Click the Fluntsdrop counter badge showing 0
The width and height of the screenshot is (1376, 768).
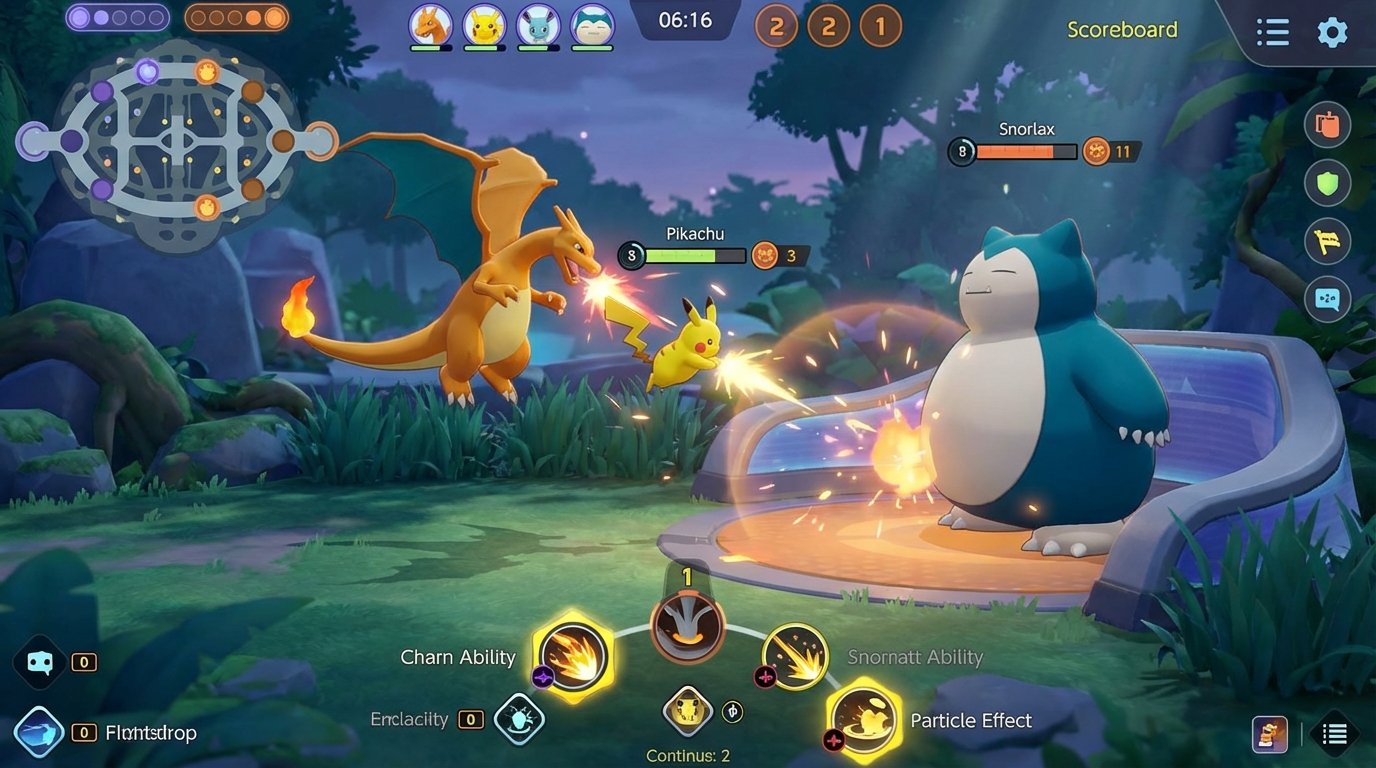pyautogui.click(x=83, y=733)
